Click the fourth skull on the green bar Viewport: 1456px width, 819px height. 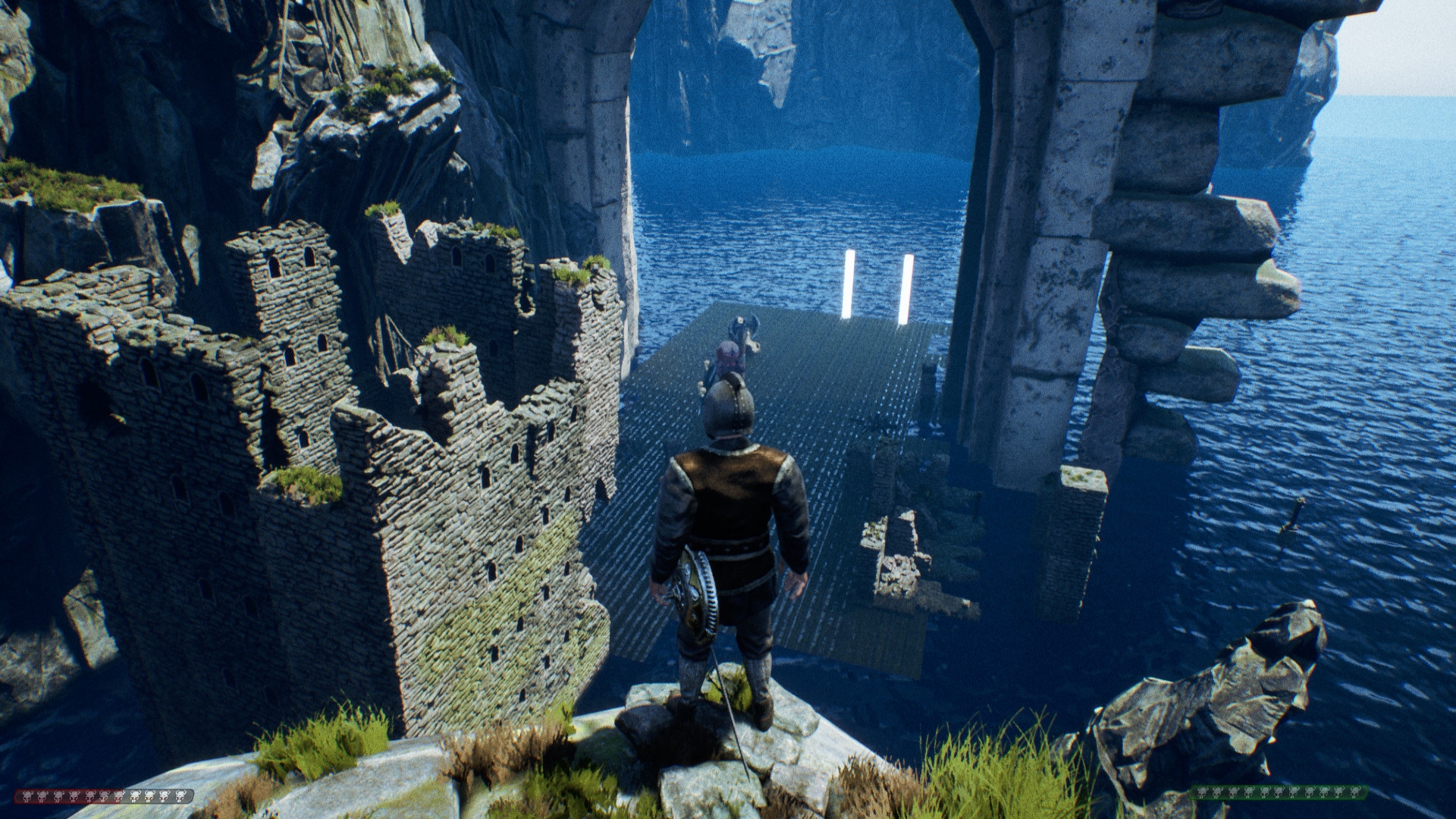pos(1249,795)
